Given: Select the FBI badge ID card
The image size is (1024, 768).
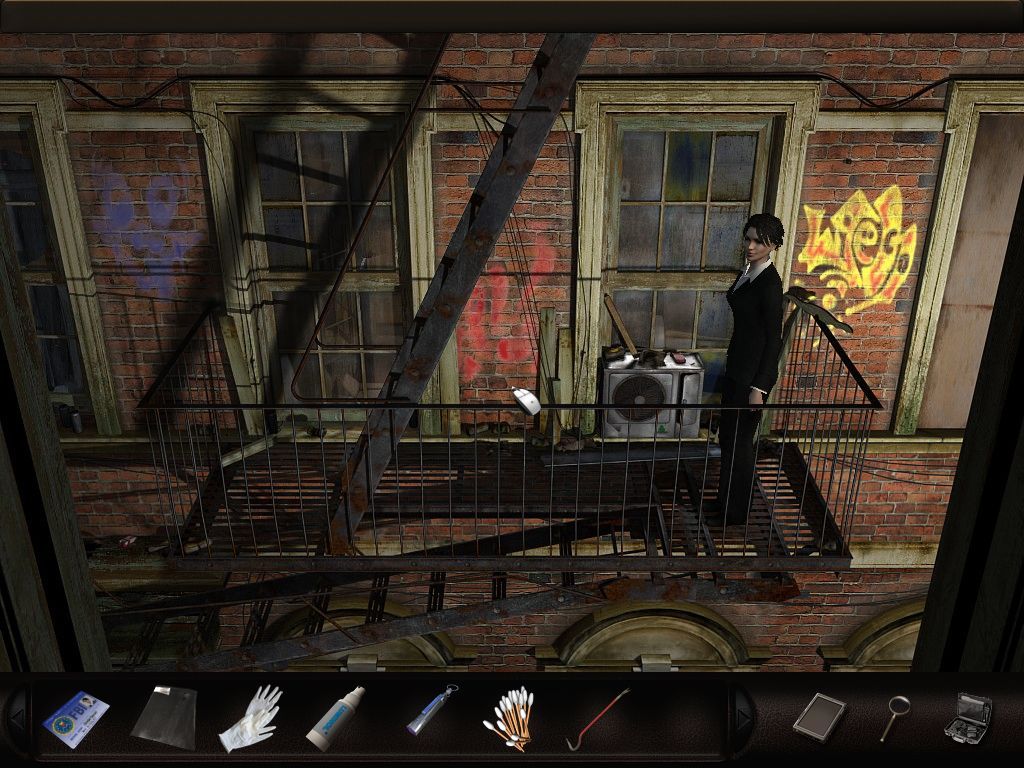Looking at the screenshot, I should pyautogui.click(x=76, y=718).
